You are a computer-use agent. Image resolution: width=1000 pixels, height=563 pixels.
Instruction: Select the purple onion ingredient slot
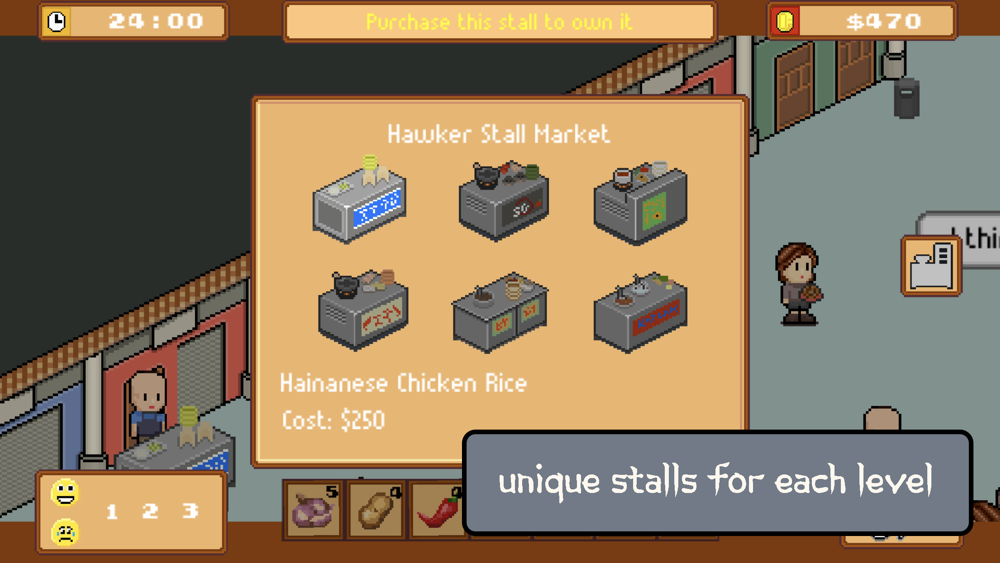pyautogui.click(x=314, y=510)
